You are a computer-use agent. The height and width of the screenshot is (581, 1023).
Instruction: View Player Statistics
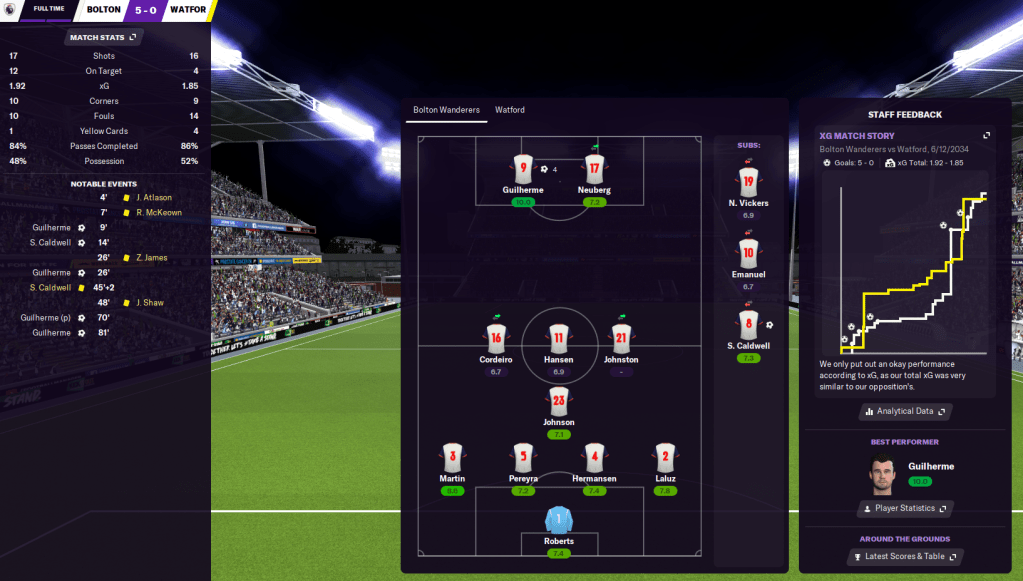(906, 508)
